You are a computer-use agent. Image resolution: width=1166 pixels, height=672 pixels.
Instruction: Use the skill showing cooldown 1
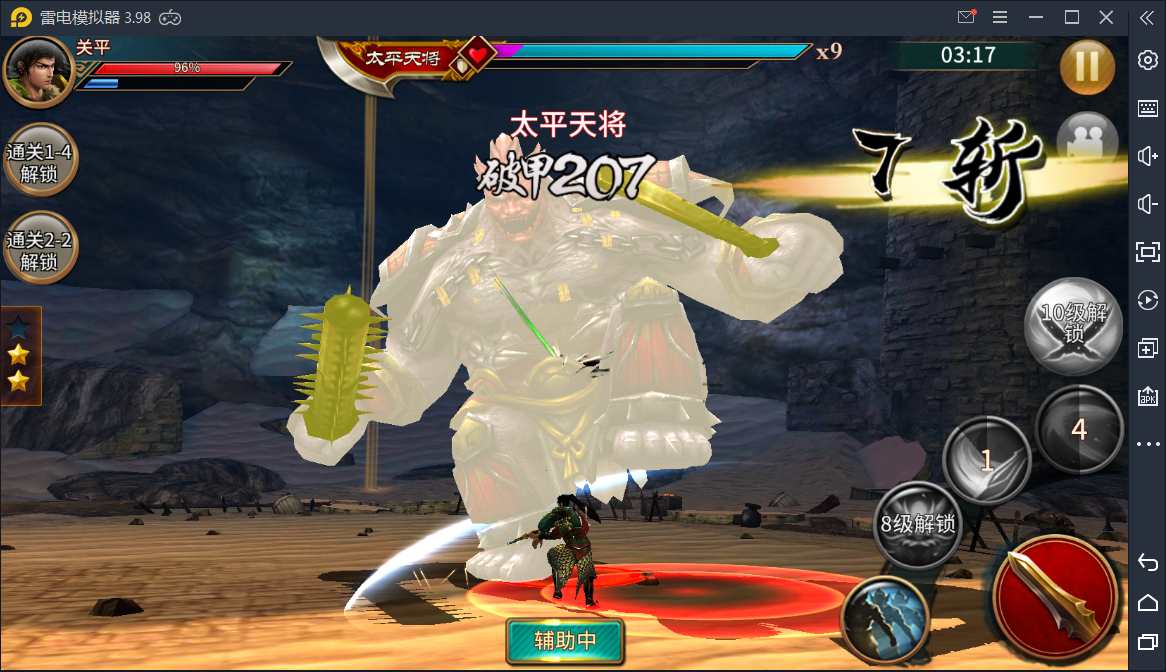[986, 461]
